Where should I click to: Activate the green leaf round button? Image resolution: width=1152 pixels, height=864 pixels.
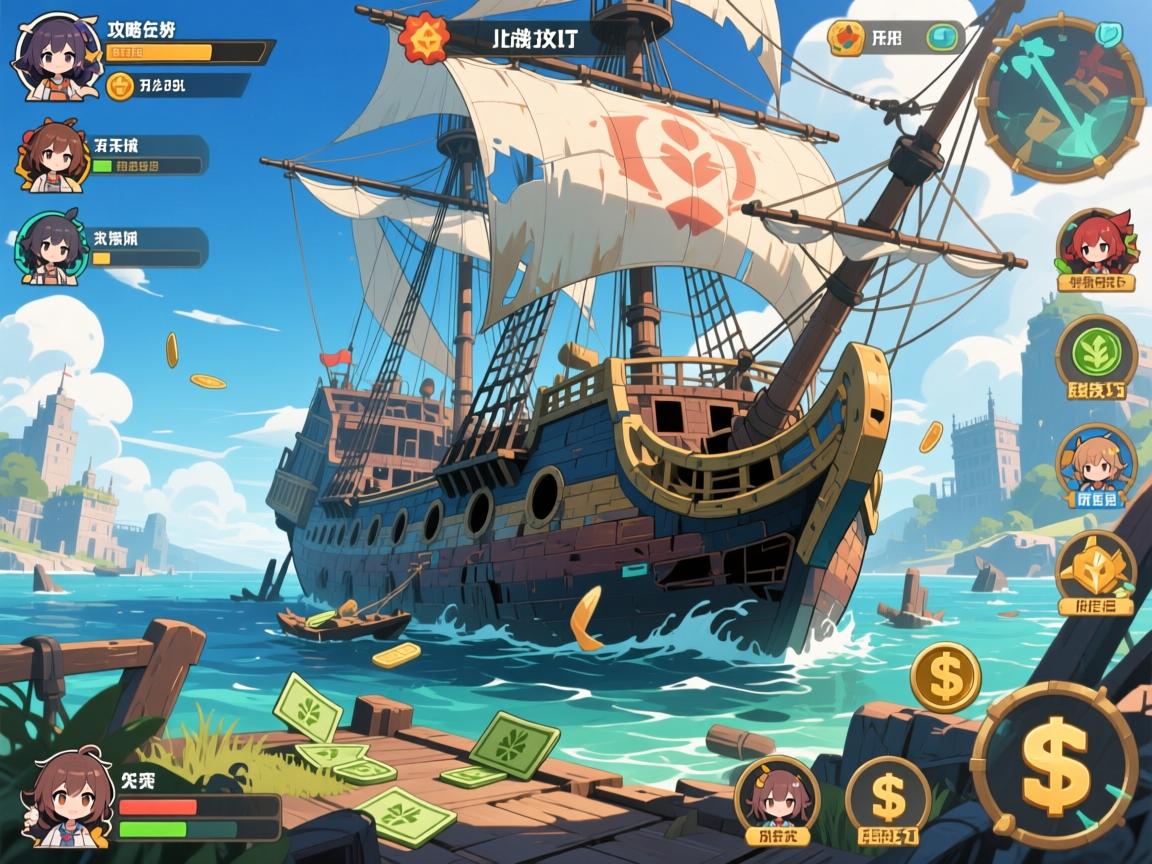[1096, 351]
